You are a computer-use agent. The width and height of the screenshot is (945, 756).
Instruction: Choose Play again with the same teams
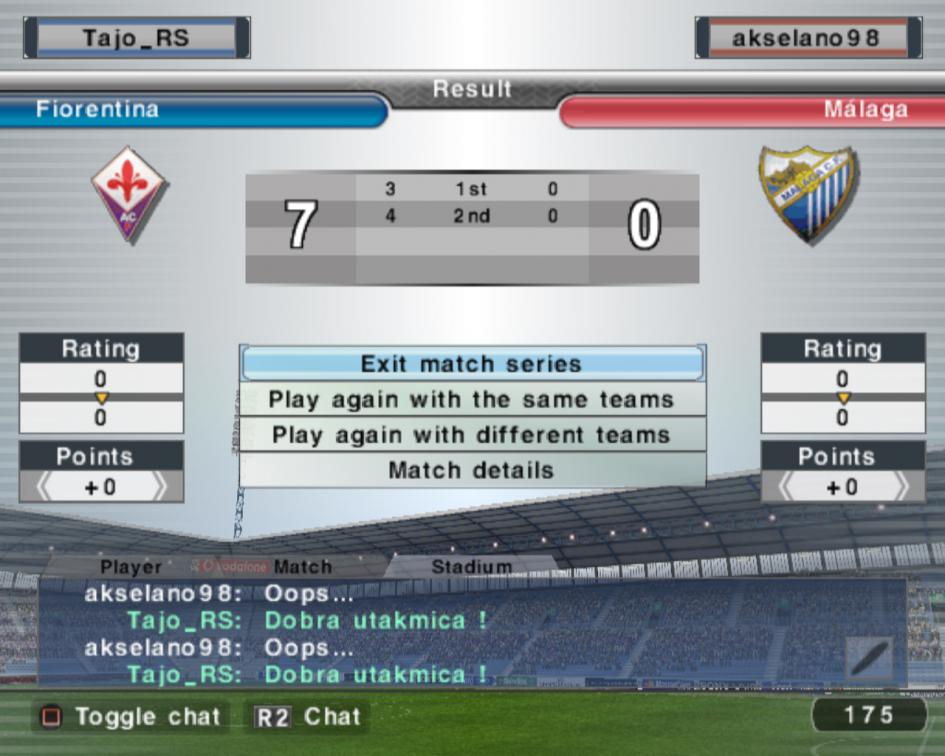[x=471, y=400]
